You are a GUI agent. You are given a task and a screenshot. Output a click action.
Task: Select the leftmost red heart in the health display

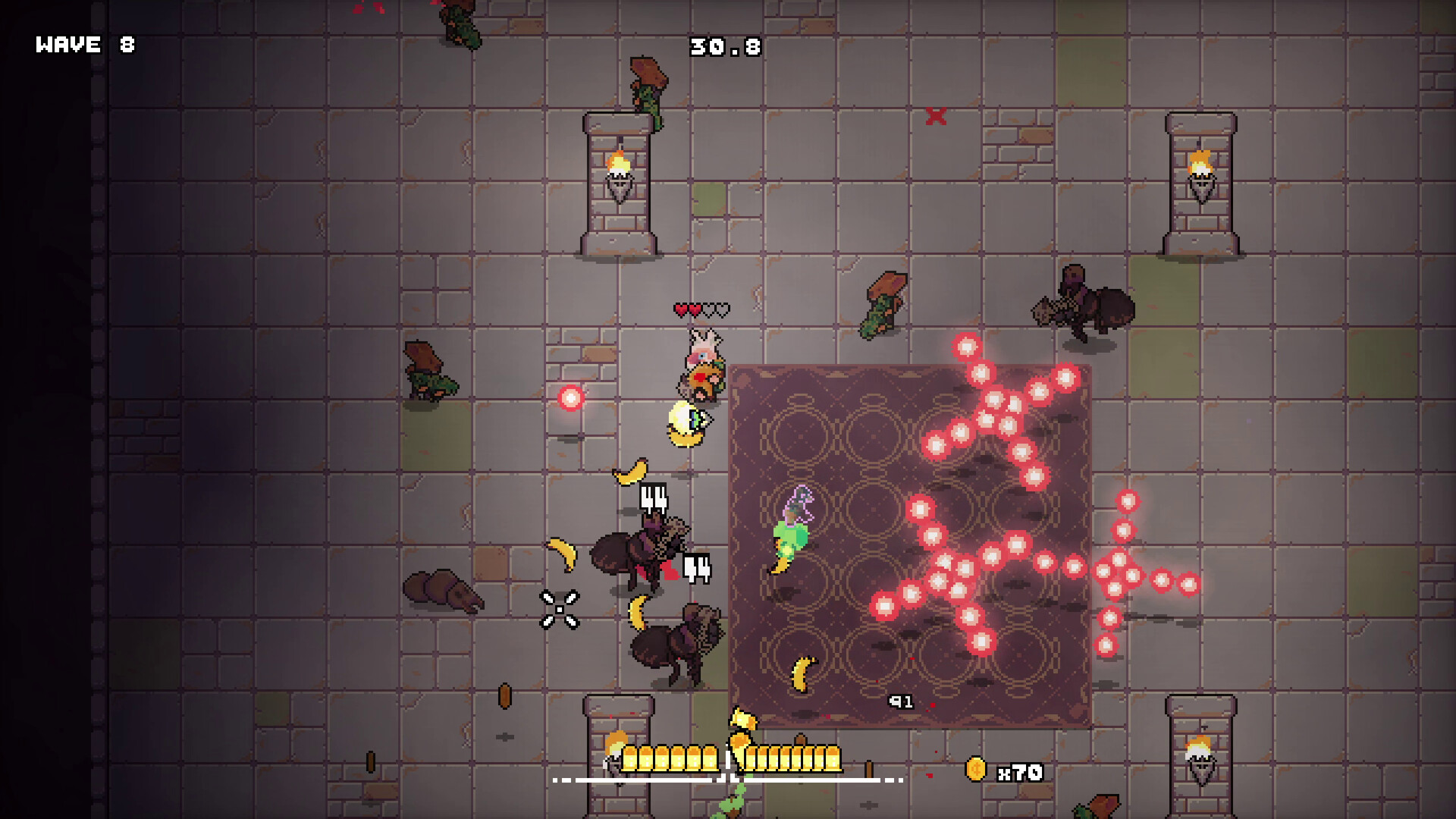(681, 310)
